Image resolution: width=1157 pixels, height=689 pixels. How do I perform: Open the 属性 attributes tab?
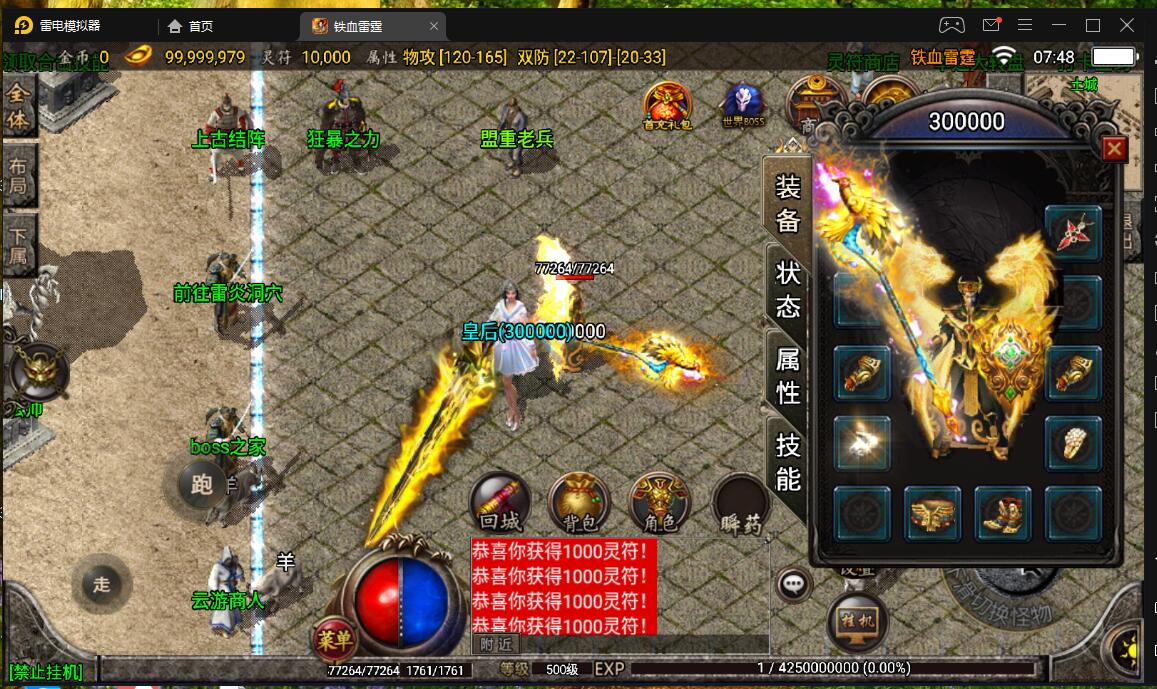(x=788, y=375)
